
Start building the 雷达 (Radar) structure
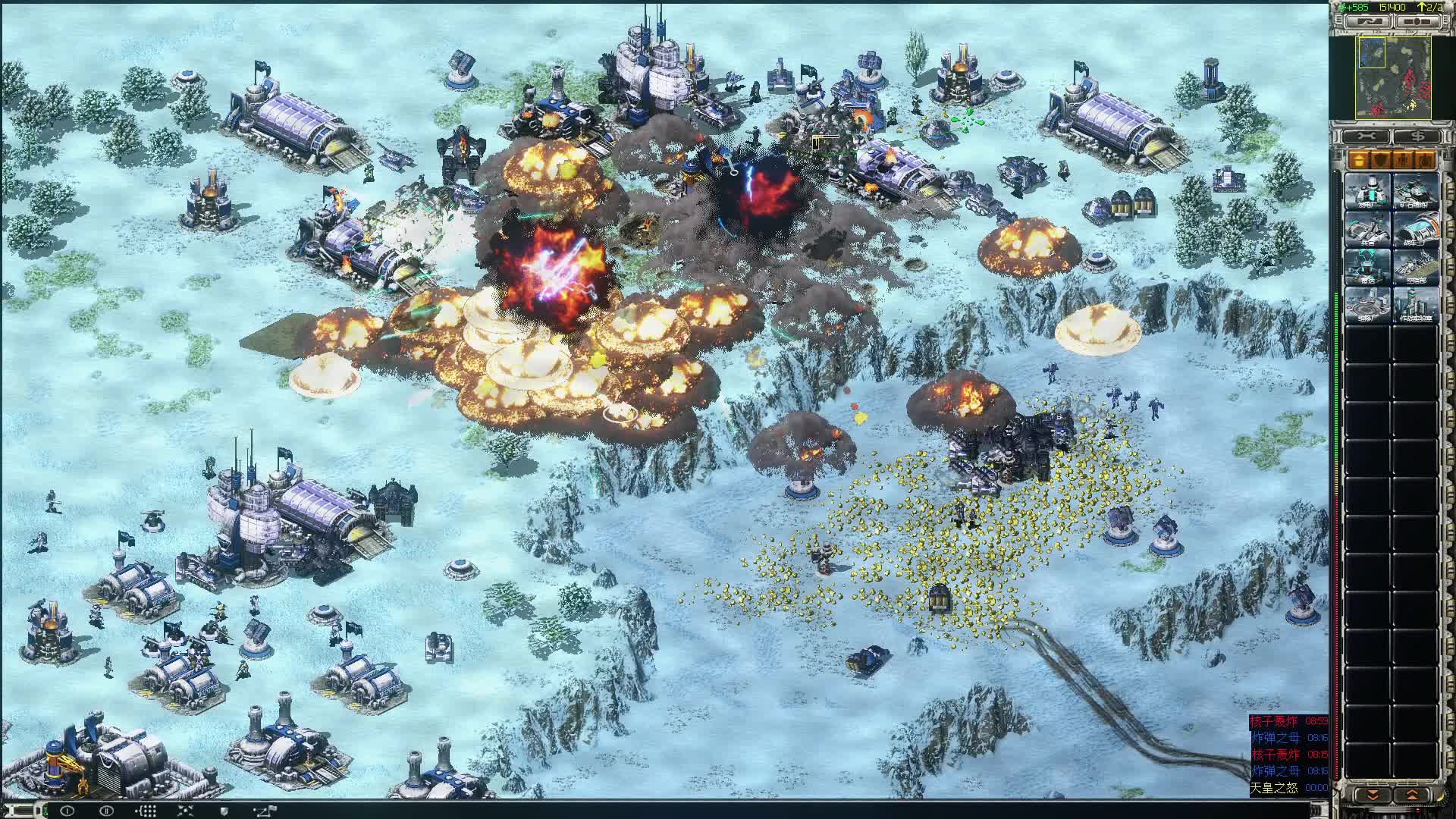coord(1368,265)
